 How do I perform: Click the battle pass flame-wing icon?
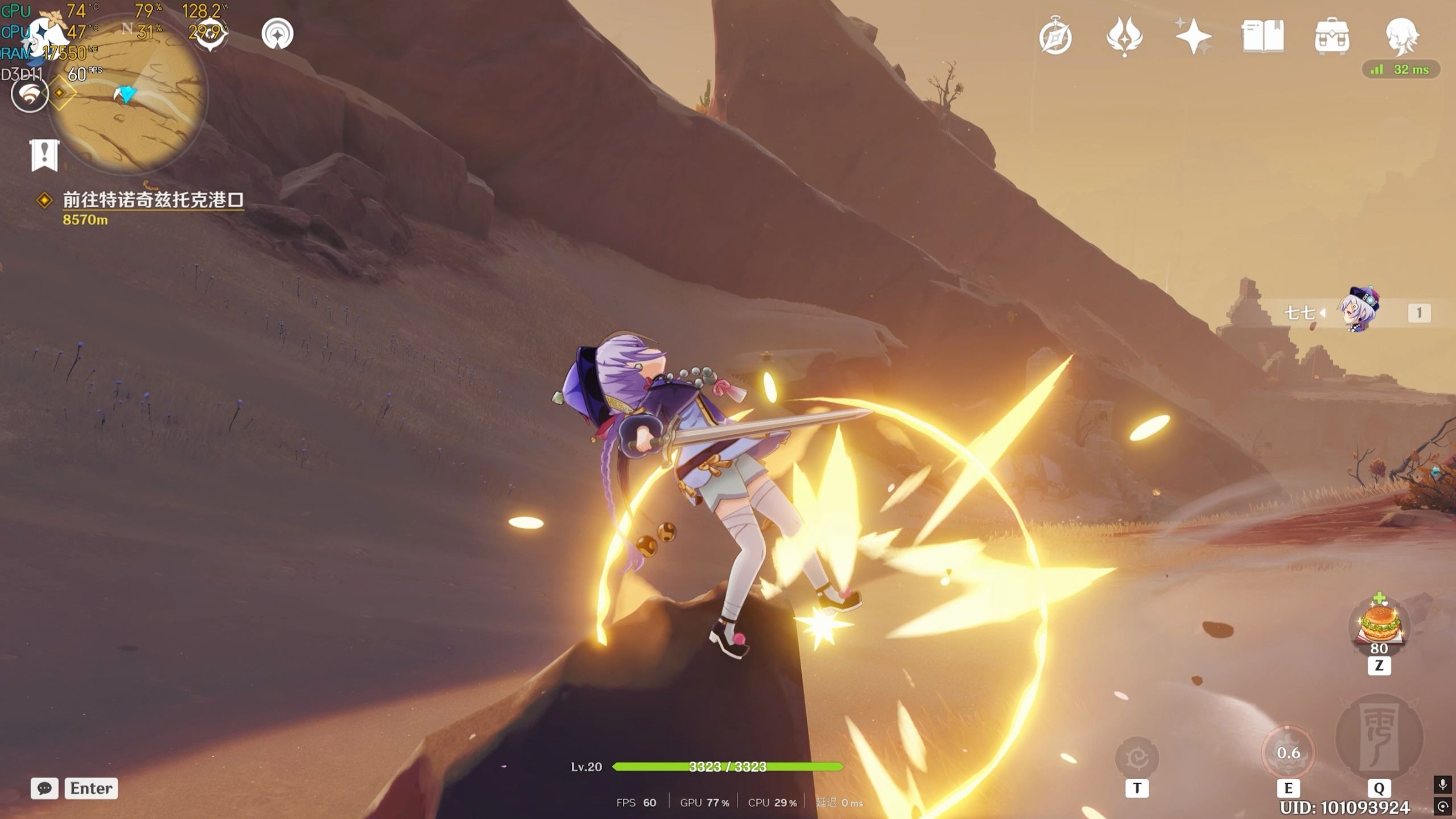coord(1124,36)
